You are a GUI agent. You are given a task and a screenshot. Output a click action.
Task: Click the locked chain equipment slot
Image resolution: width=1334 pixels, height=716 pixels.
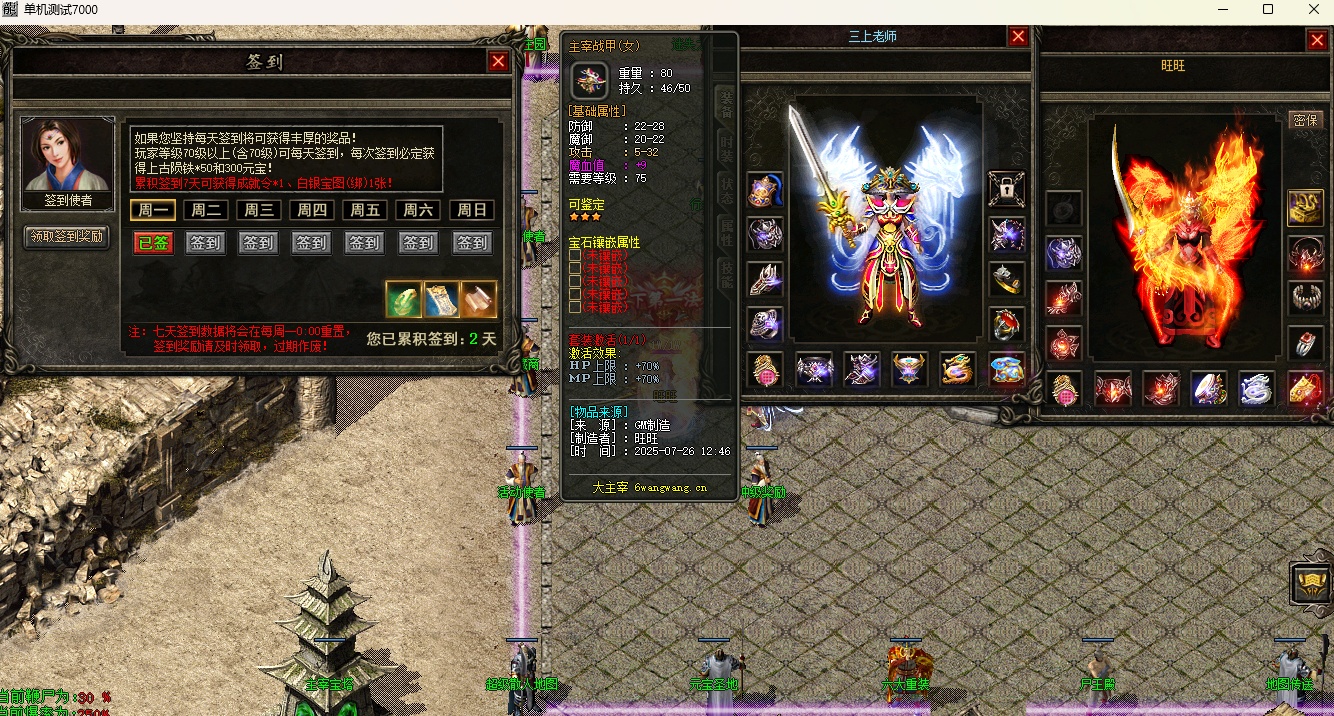tap(1006, 189)
